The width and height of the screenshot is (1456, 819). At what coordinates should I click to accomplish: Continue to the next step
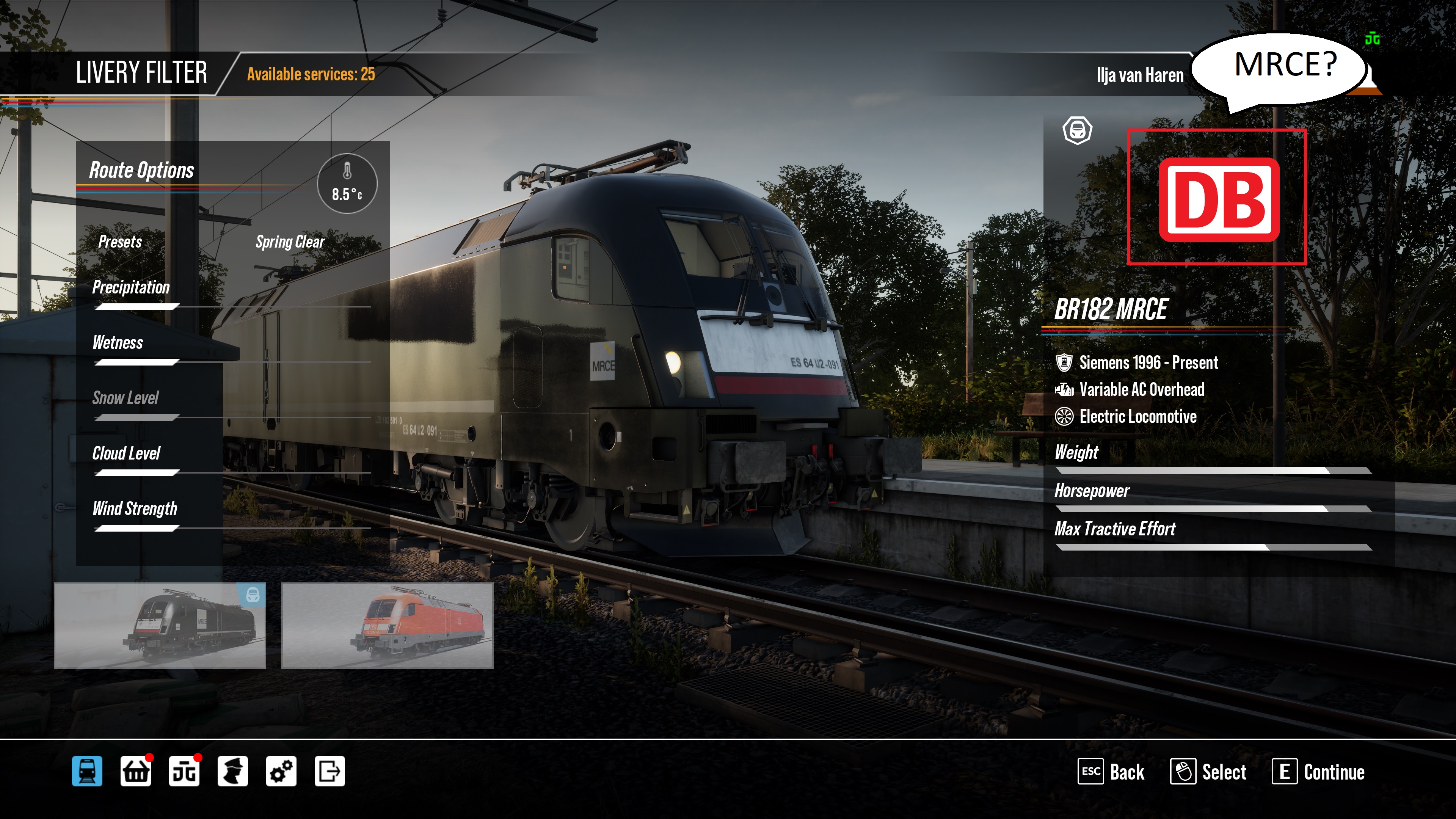[x=1318, y=772]
